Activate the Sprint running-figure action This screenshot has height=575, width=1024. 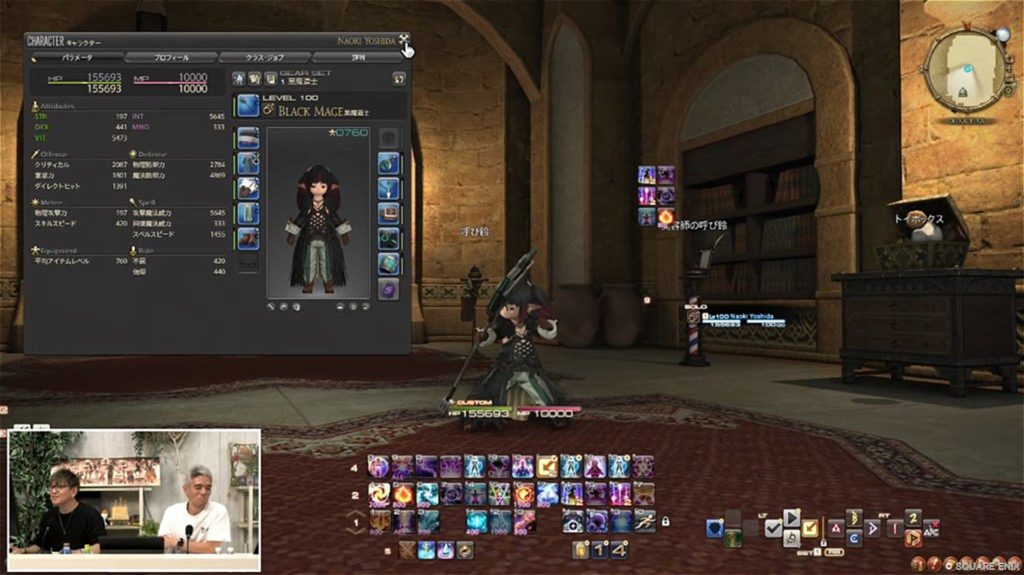(x=645, y=520)
